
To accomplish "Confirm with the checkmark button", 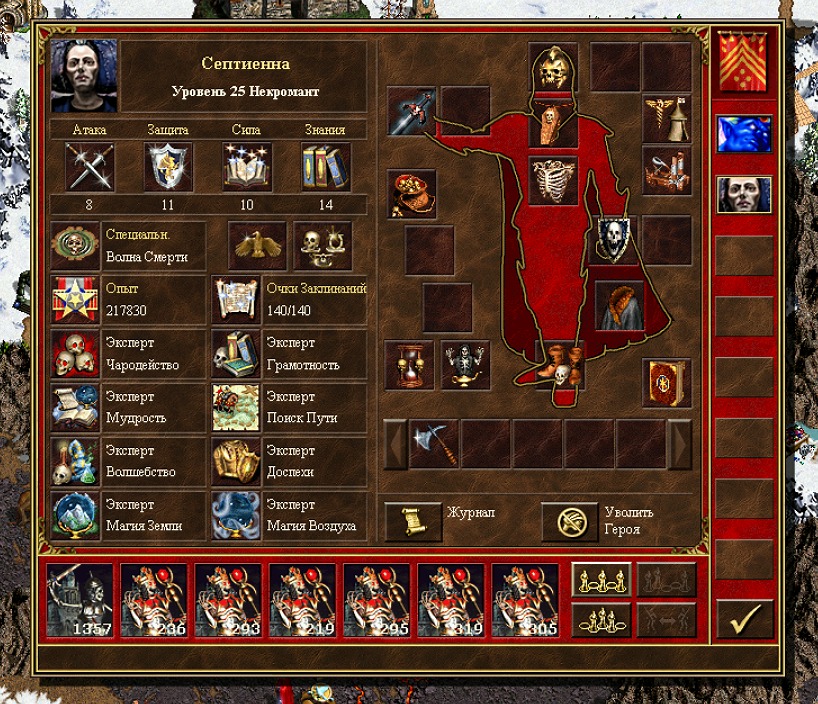I will click(x=745, y=619).
